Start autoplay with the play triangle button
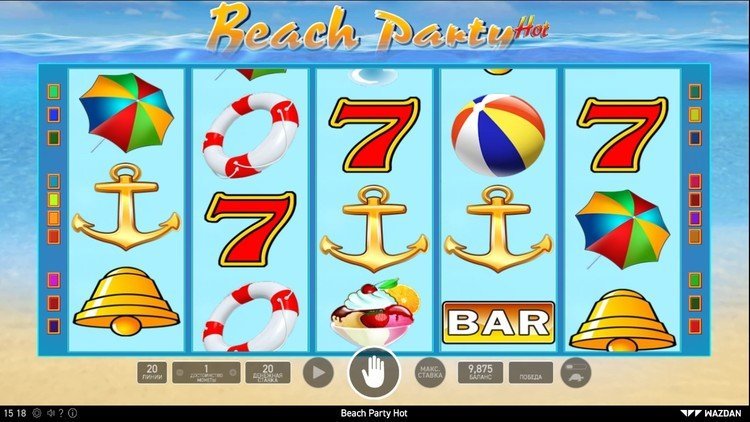The height and width of the screenshot is (422, 750). (x=317, y=373)
